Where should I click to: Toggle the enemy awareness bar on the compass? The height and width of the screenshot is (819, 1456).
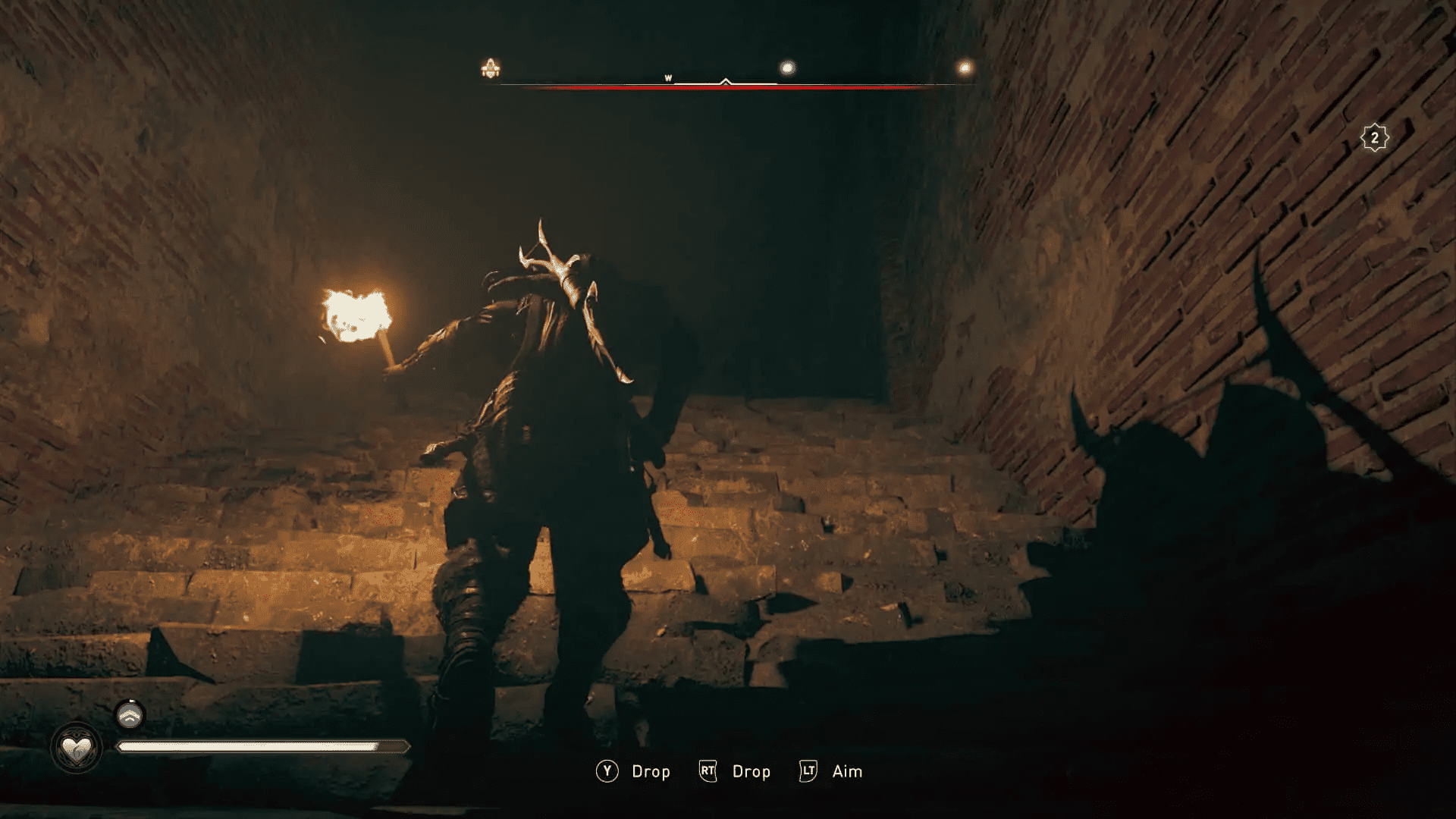(x=728, y=86)
